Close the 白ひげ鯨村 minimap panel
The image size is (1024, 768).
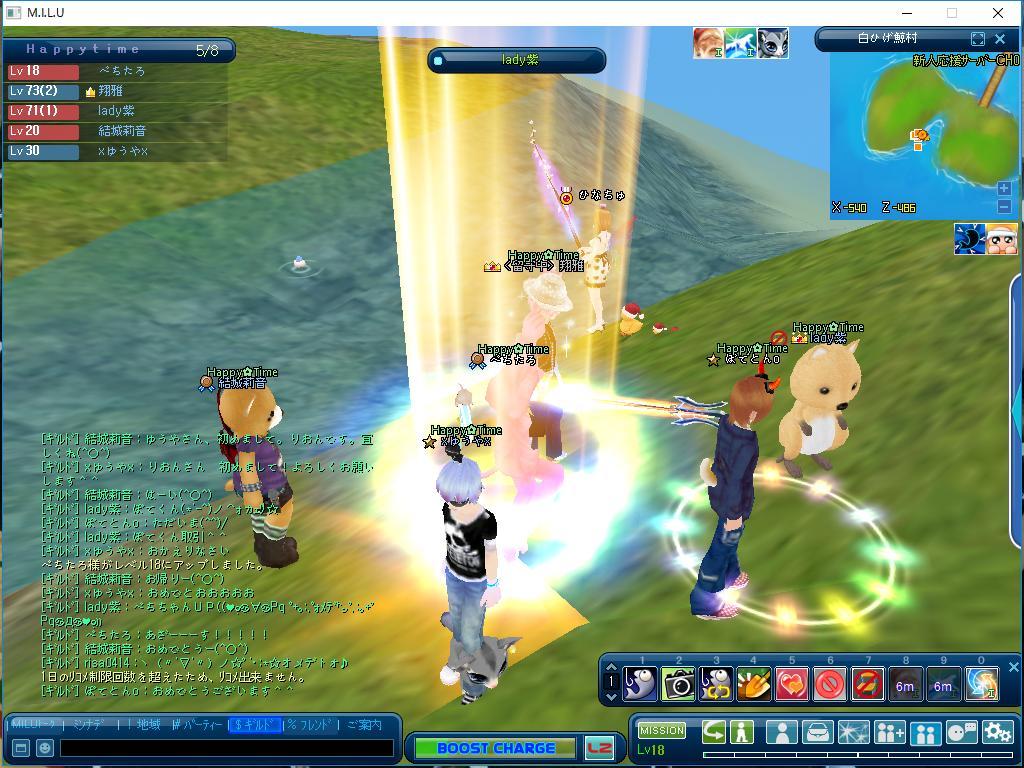[x=999, y=39]
